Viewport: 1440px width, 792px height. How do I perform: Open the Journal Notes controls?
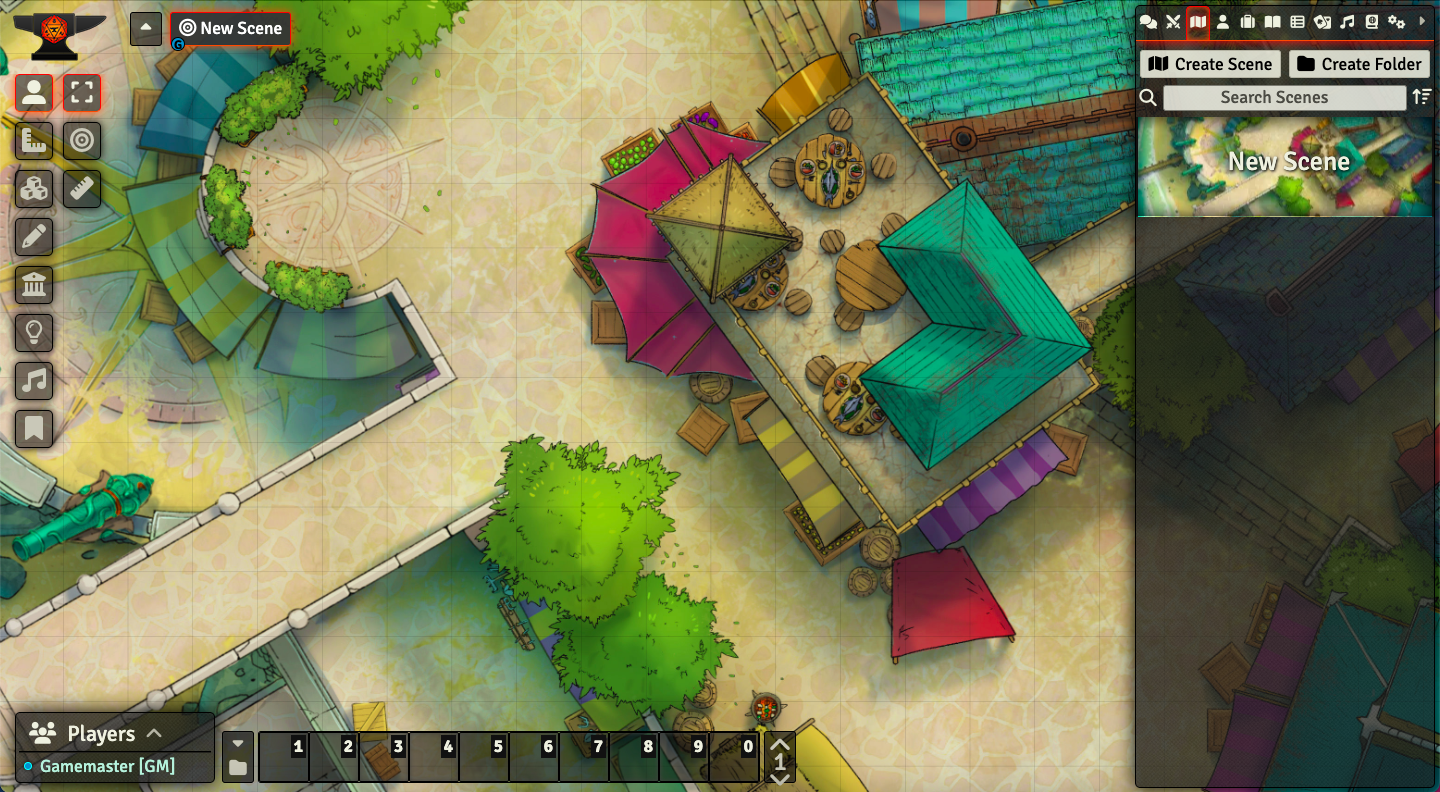click(x=34, y=429)
